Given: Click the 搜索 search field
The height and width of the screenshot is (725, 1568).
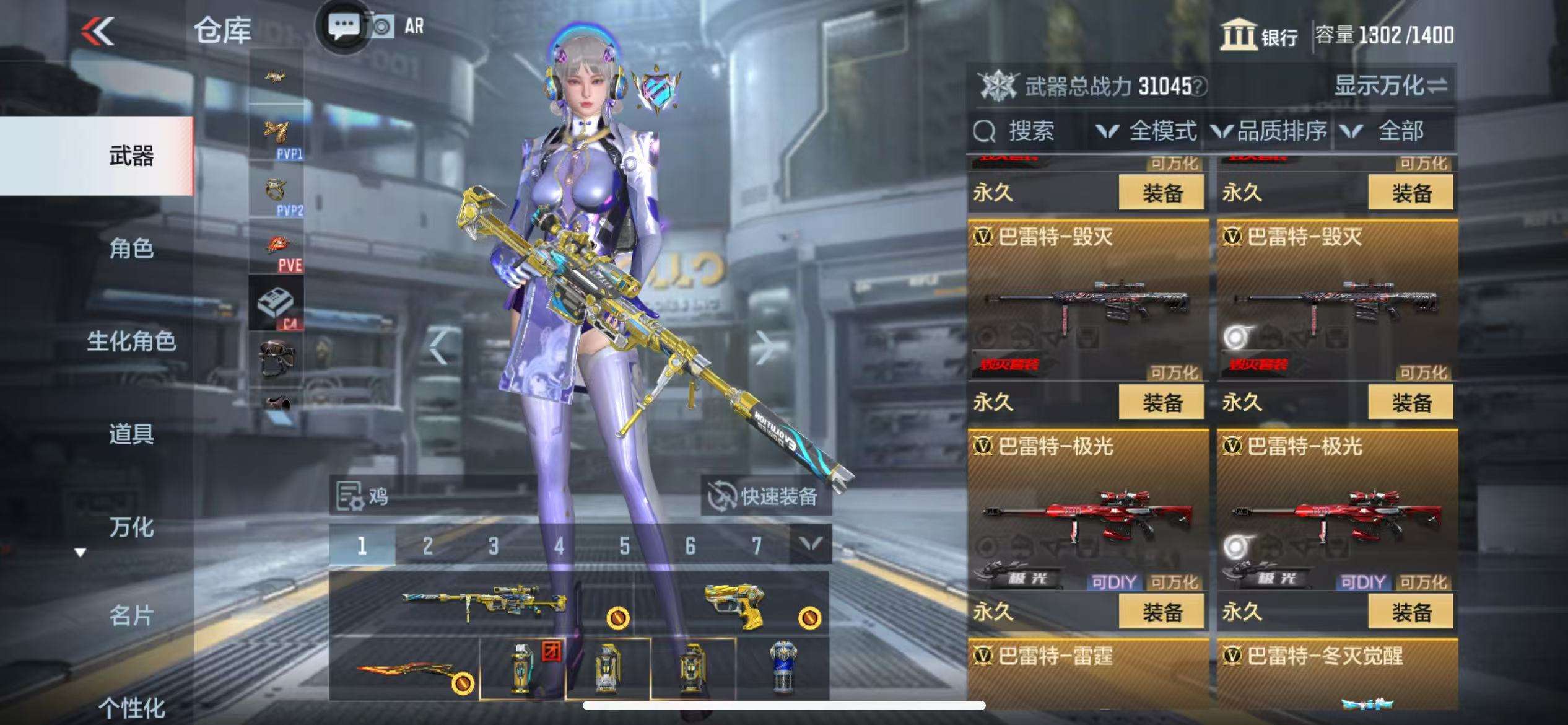Looking at the screenshot, I should pyautogui.click(x=1028, y=131).
